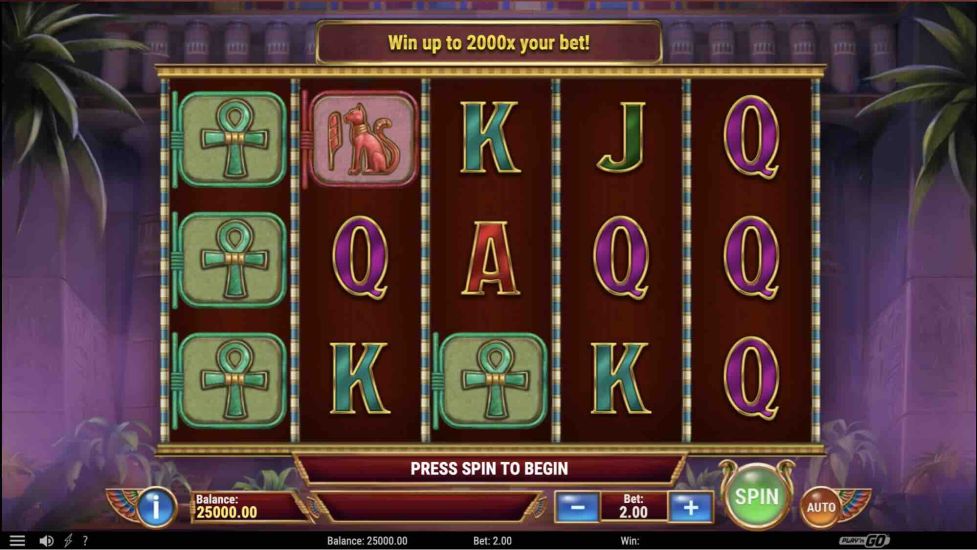977x550 pixels.
Task: Open the blue info paytable button
Action: click(156, 507)
